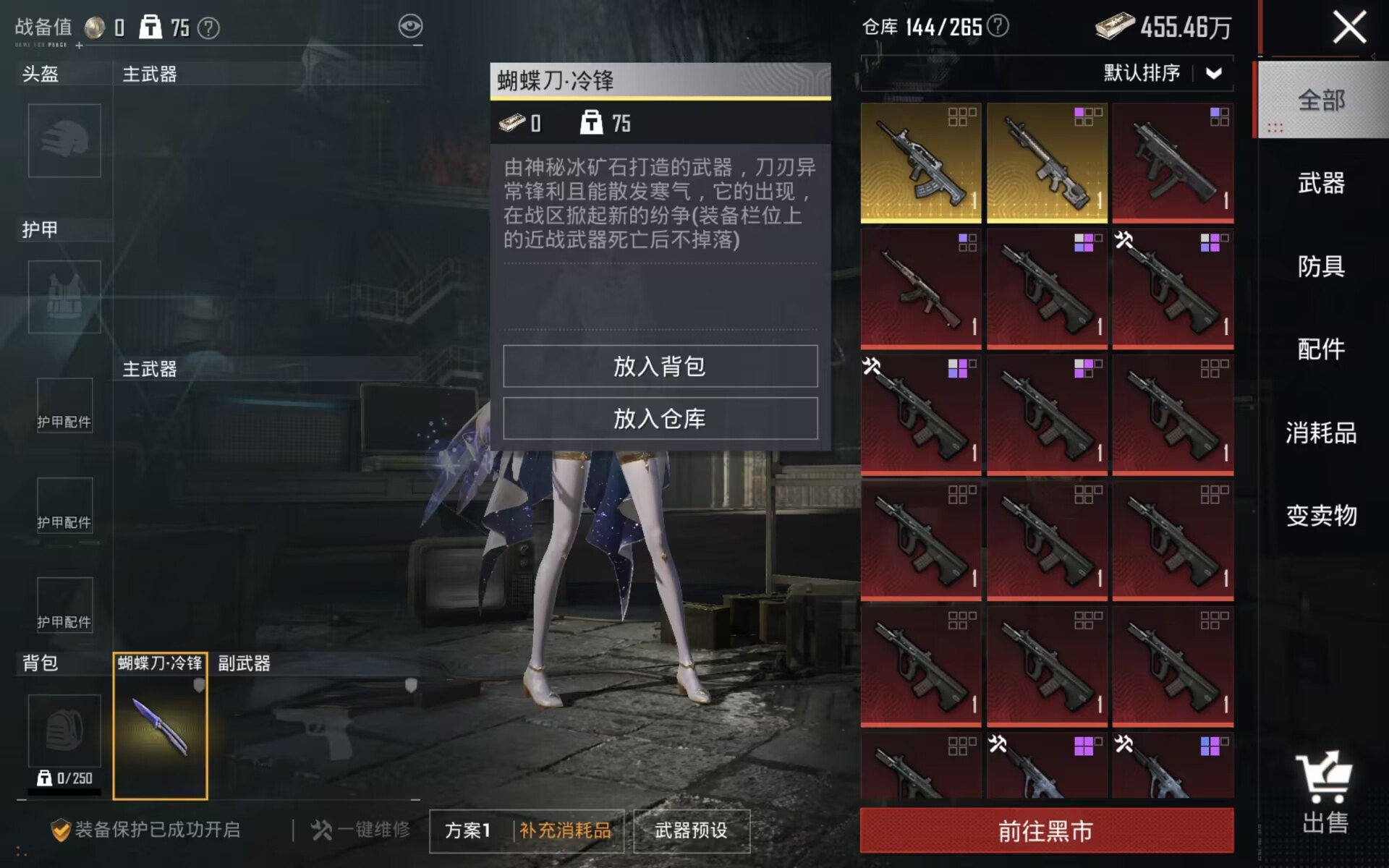Image resolution: width=1389 pixels, height=868 pixels.
Task: Tap the 出售 (Sell) cart button
Action: coord(1324,793)
